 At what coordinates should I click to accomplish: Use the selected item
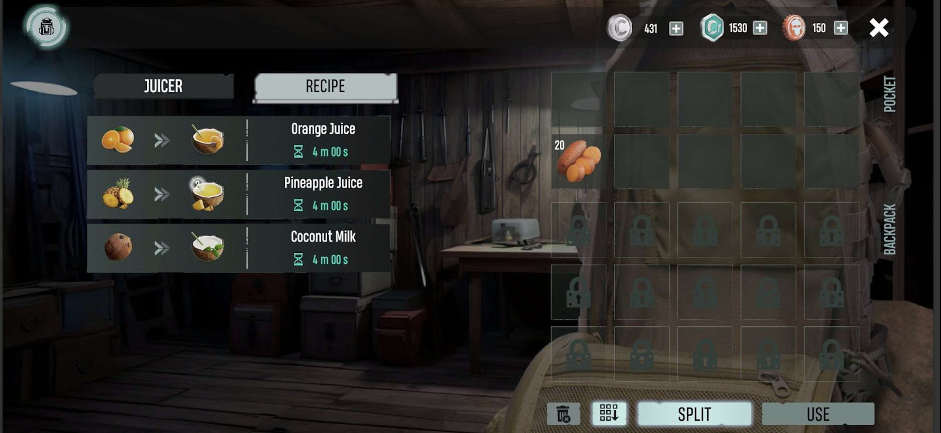coord(817,414)
